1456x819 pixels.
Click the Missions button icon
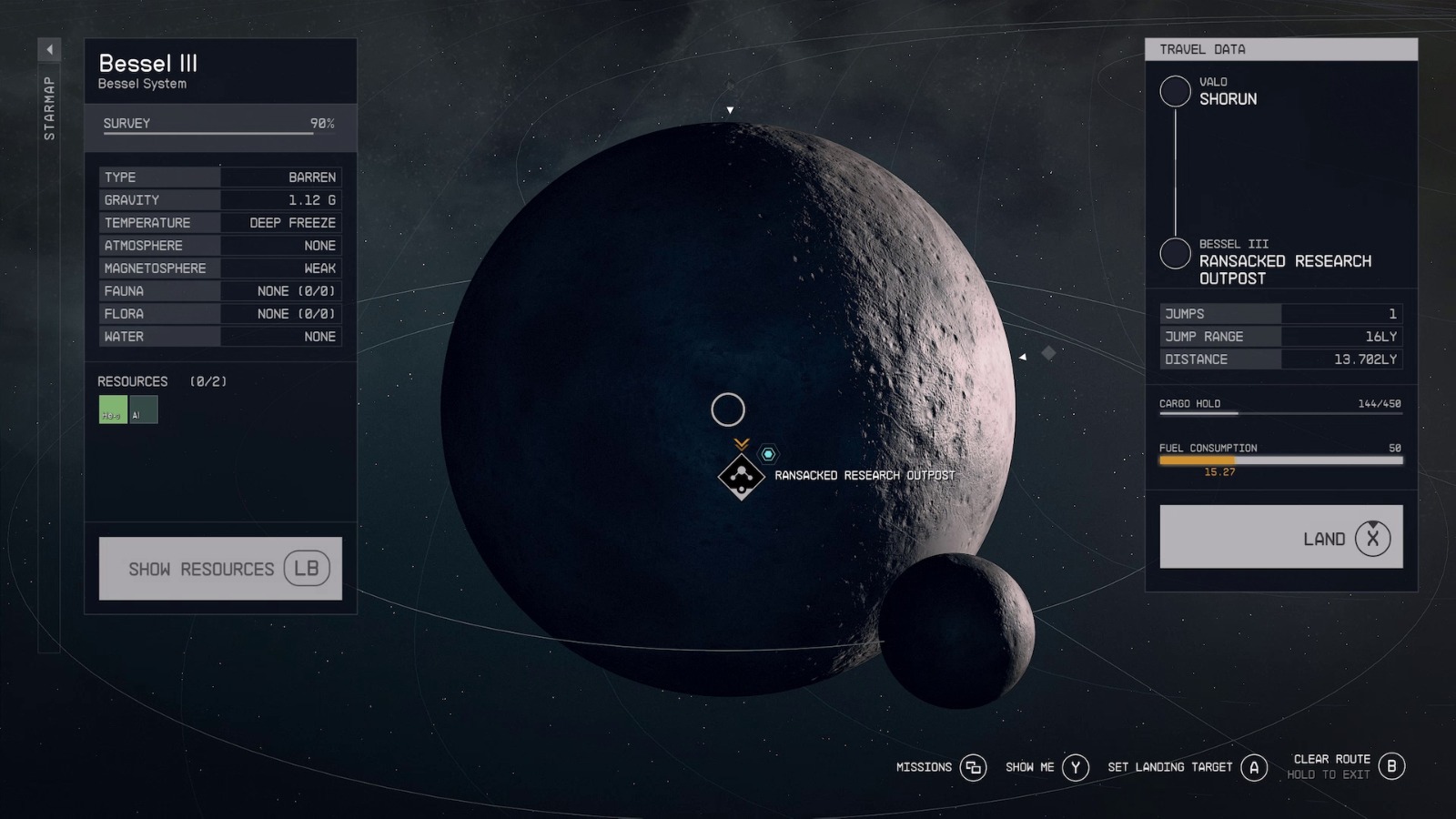tap(973, 767)
